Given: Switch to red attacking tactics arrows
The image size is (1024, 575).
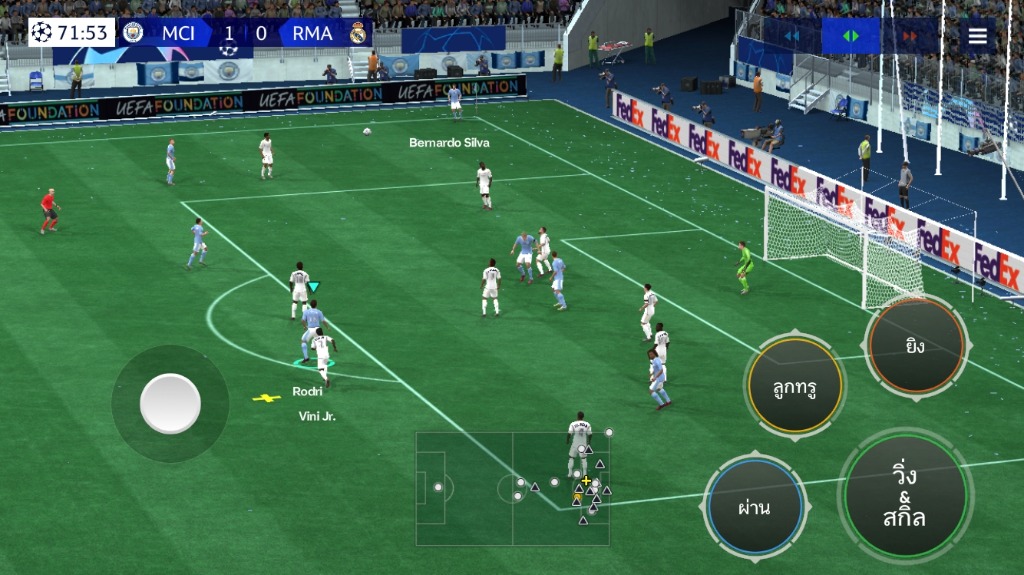Looking at the screenshot, I should 910,36.
